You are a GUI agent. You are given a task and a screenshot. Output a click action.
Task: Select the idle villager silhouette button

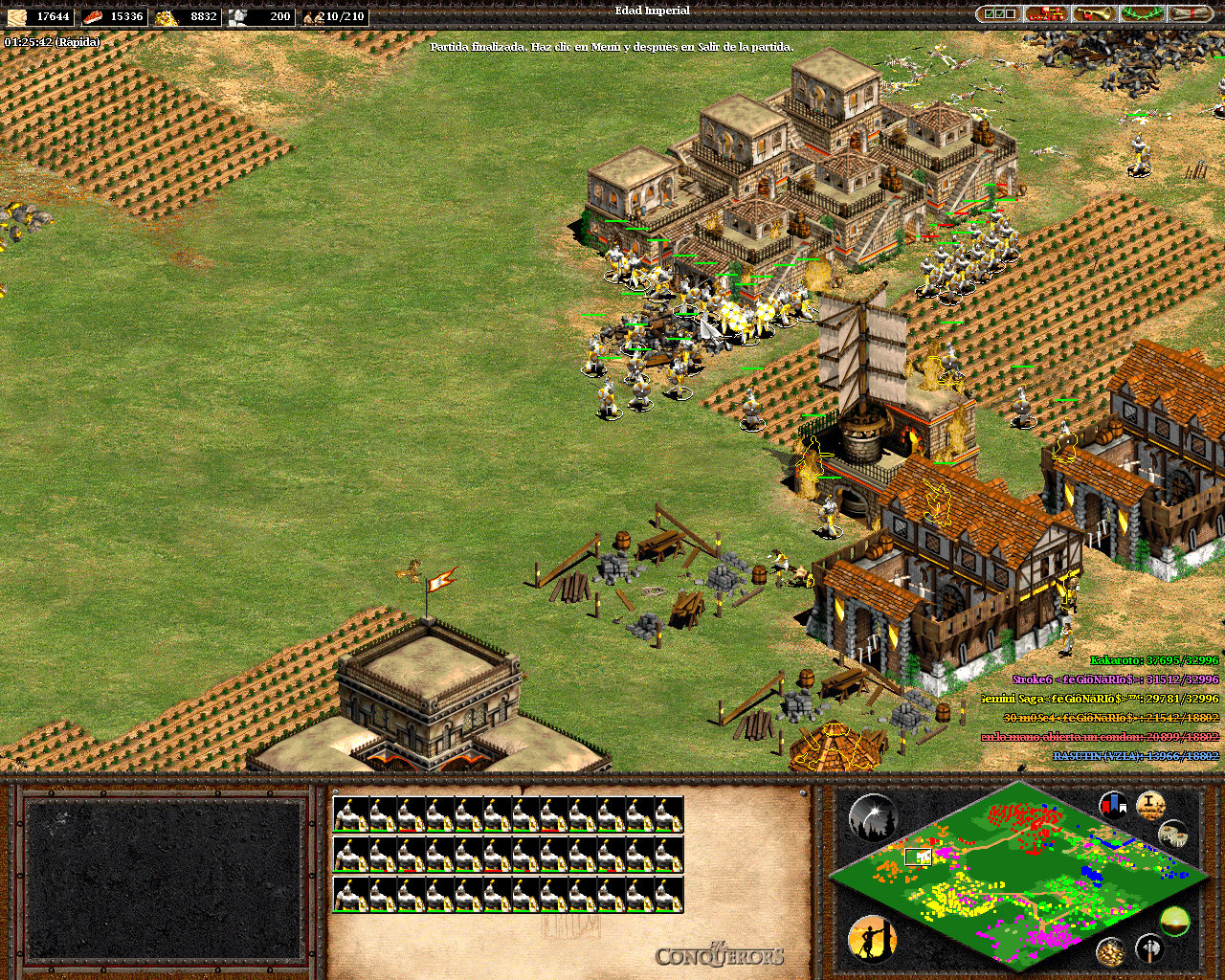872,937
